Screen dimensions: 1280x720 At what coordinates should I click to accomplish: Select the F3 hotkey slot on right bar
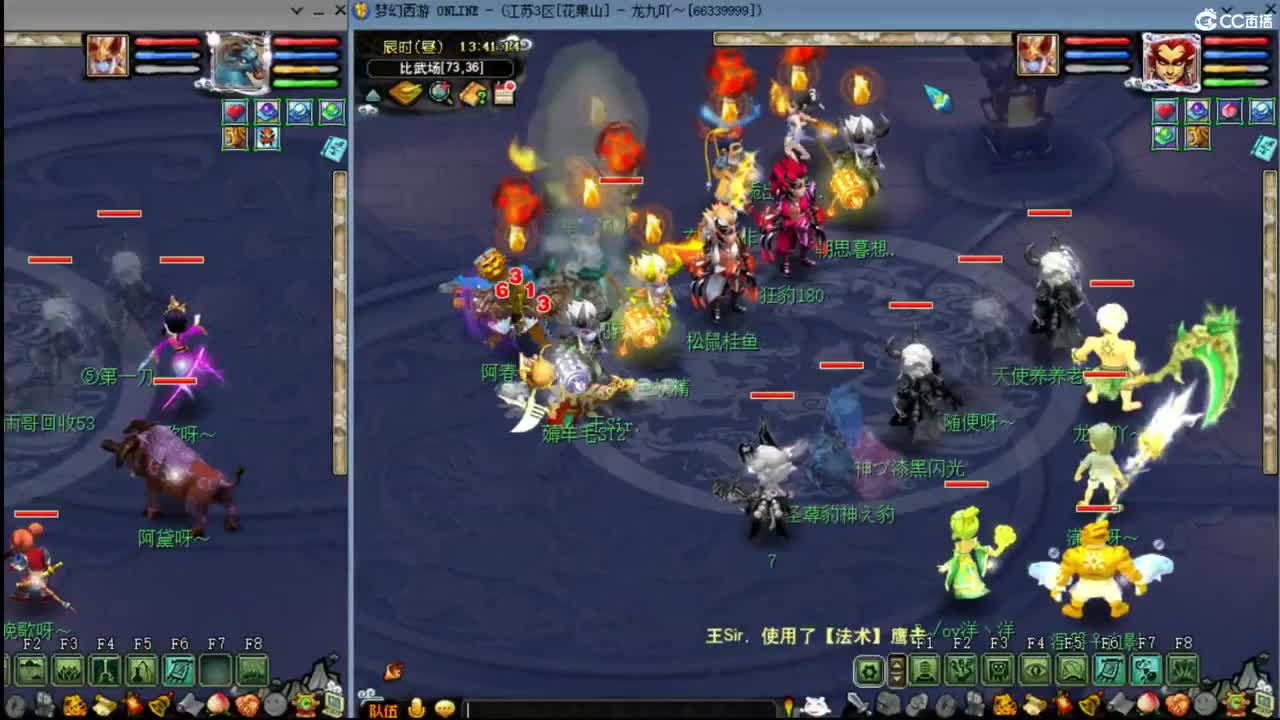point(1000,669)
